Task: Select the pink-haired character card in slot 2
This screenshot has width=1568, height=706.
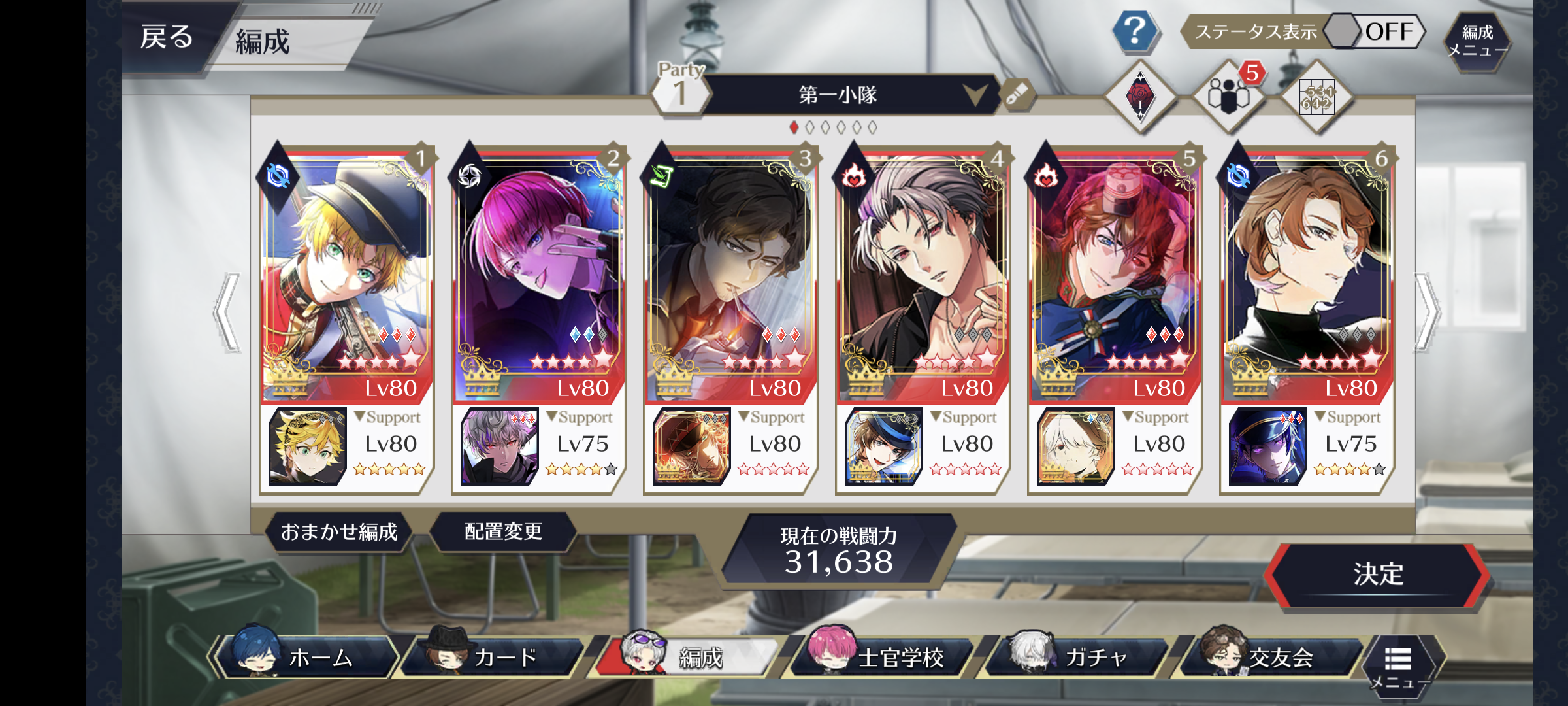Action: [x=539, y=275]
